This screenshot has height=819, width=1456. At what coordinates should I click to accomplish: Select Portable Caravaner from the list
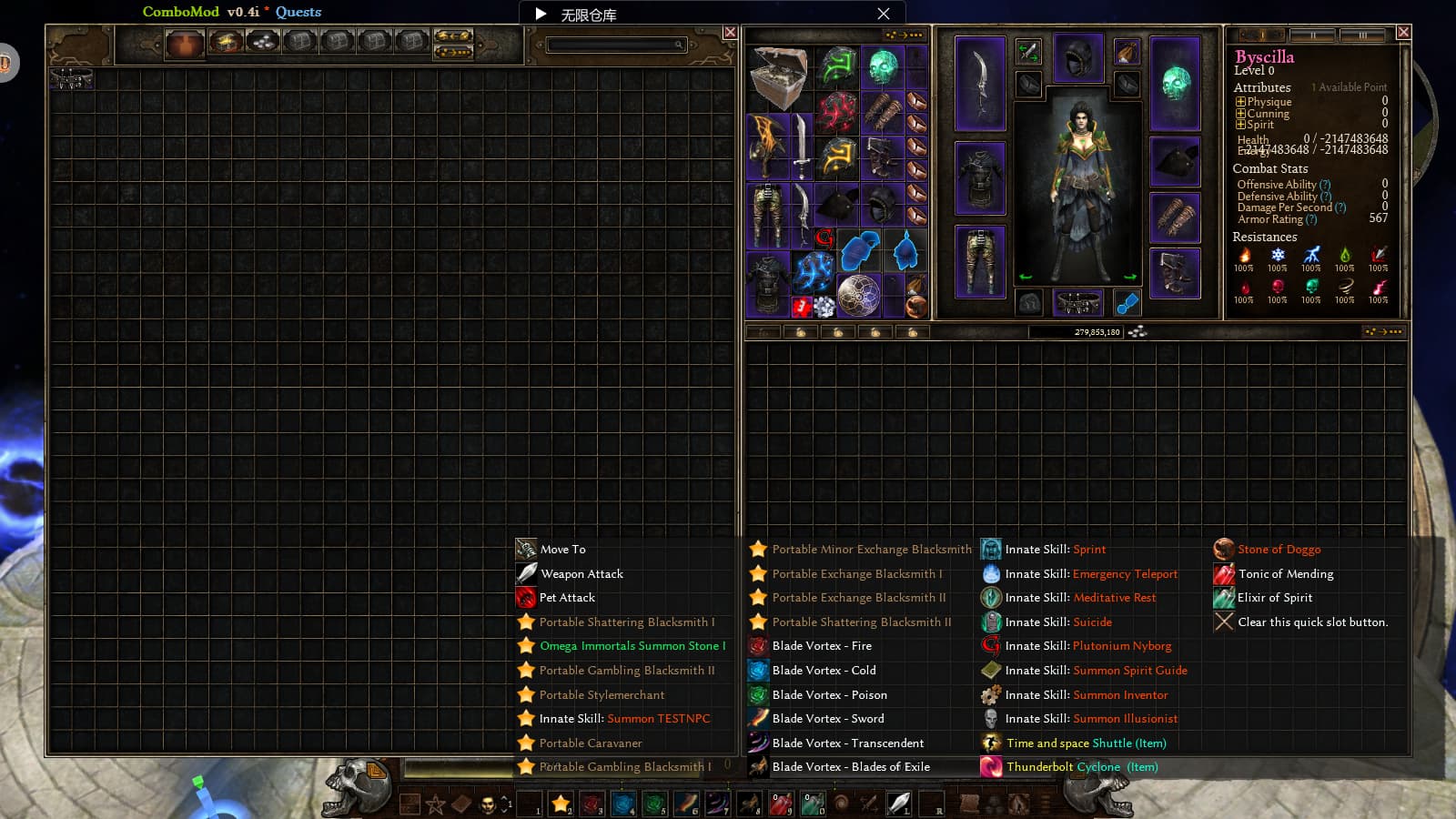pos(590,743)
